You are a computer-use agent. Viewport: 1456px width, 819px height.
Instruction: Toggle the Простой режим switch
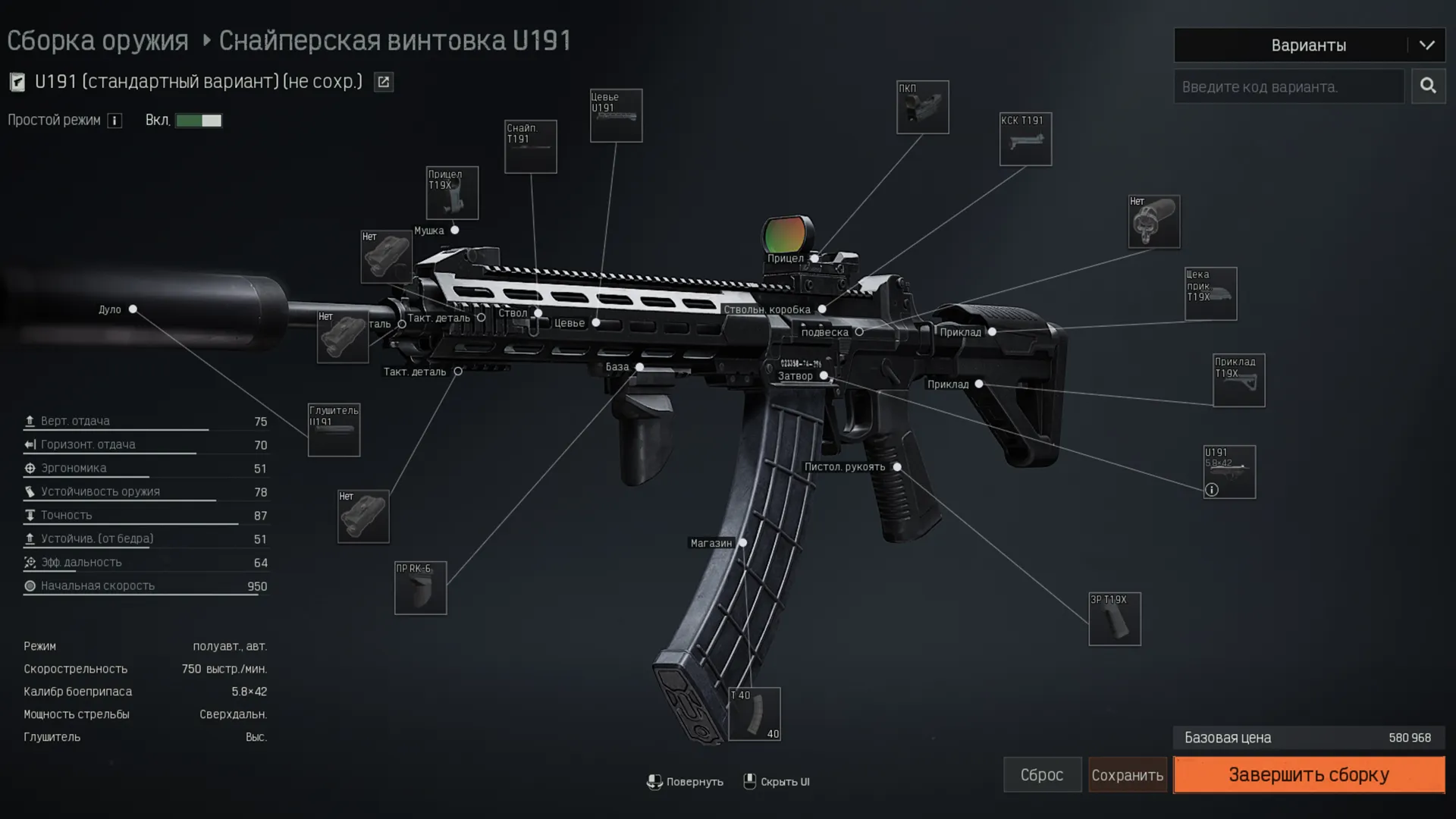(199, 121)
